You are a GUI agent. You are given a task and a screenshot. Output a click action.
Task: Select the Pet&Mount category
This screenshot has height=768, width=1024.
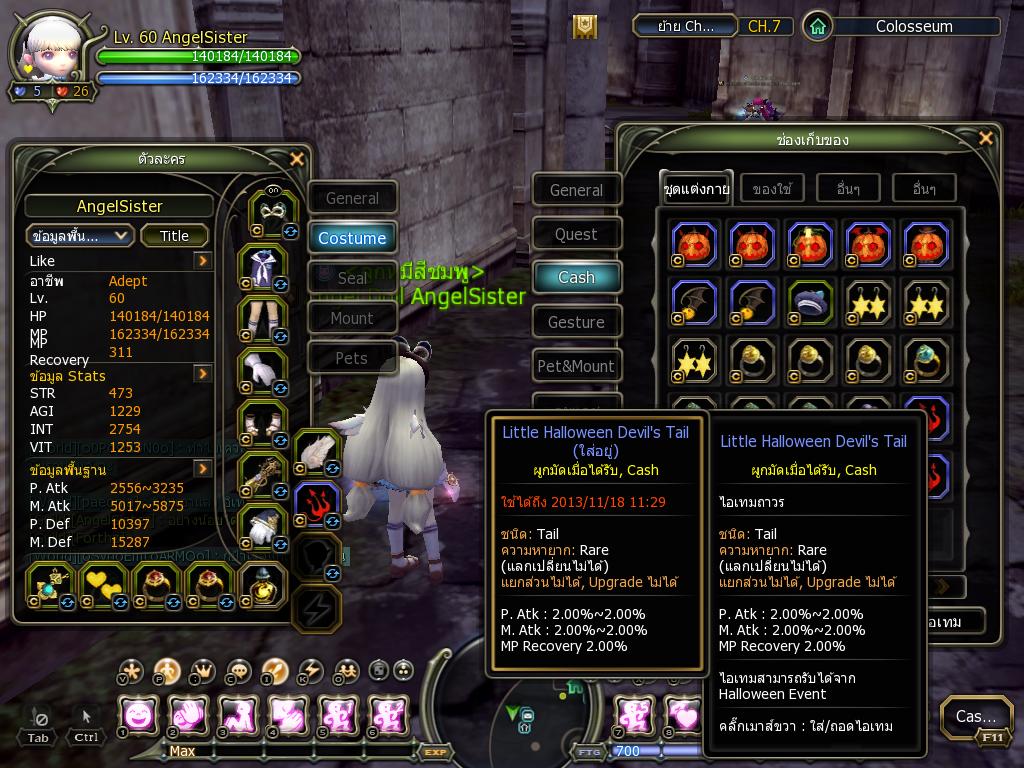(576, 366)
